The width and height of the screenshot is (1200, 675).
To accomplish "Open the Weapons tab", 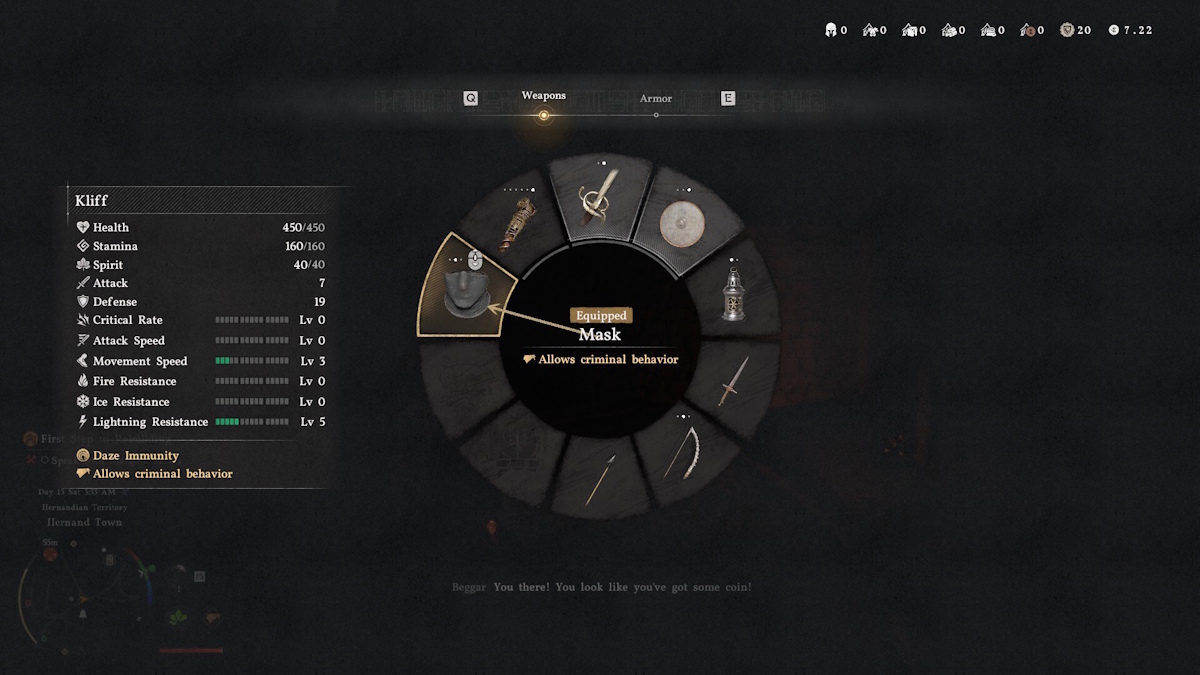I will click(544, 96).
